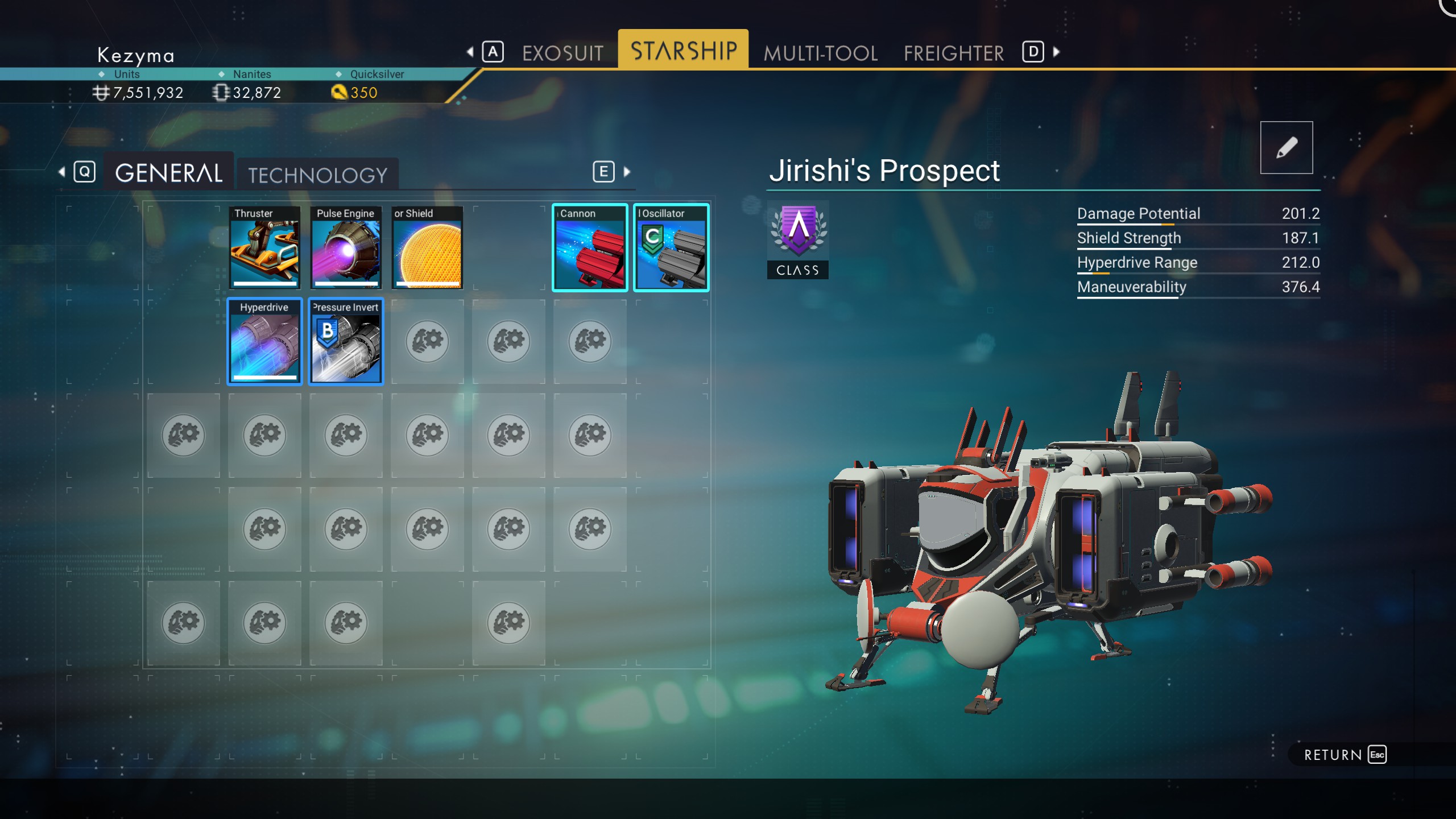Select the Hyperdrive module
Screen dimensions: 1456x819
[264, 341]
